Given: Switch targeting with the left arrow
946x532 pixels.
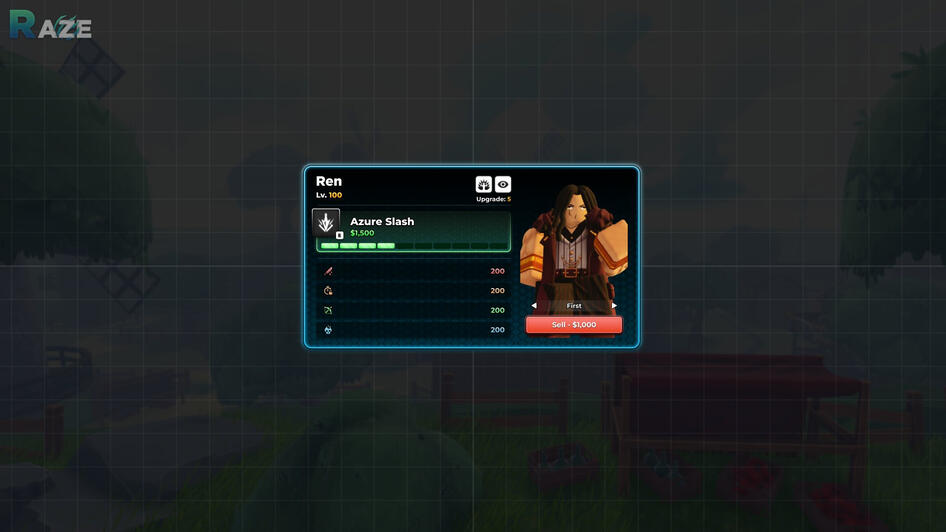Looking at the screenshot, I should [534, 305].
